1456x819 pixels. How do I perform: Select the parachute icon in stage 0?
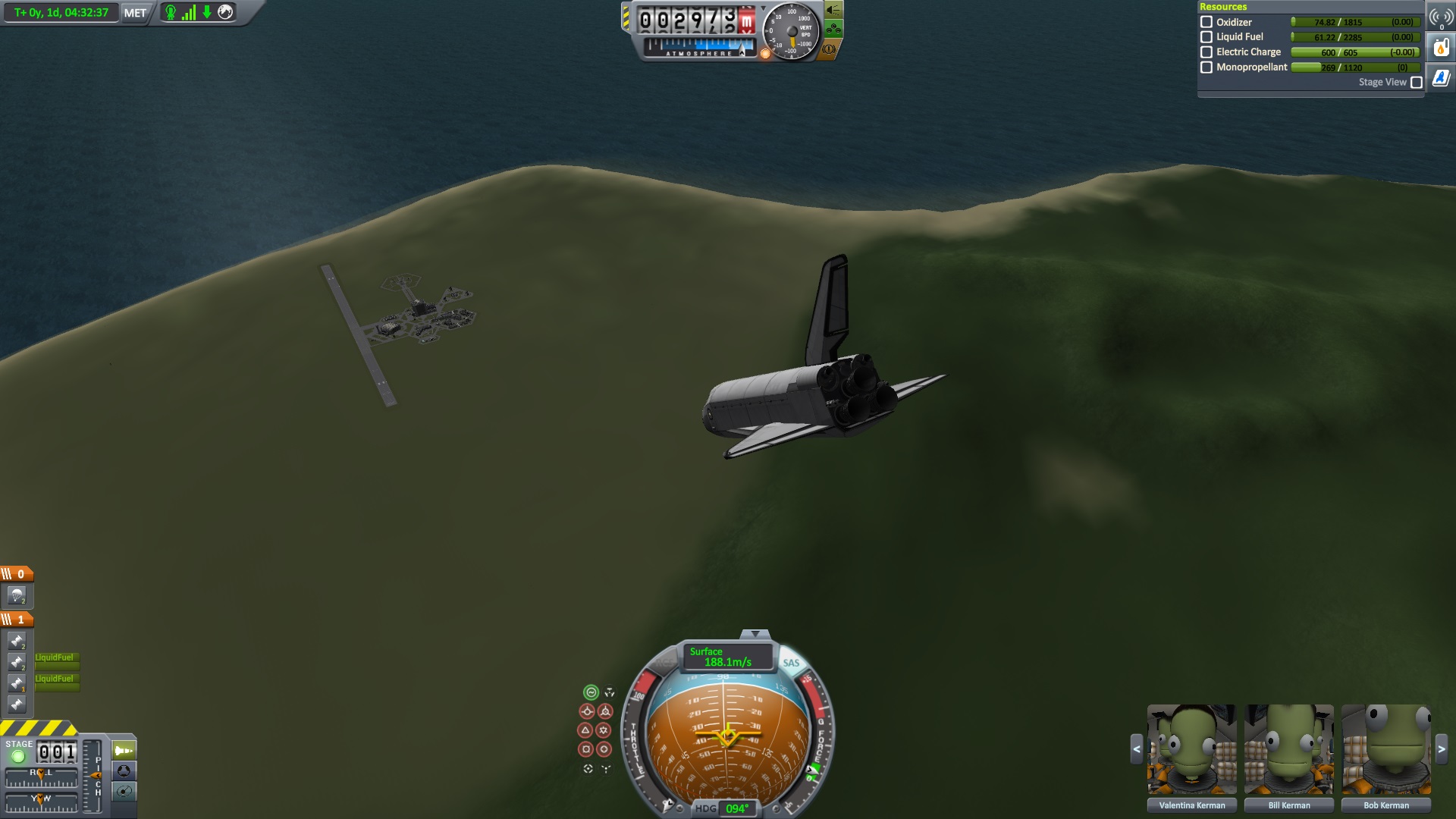(17, 596)
